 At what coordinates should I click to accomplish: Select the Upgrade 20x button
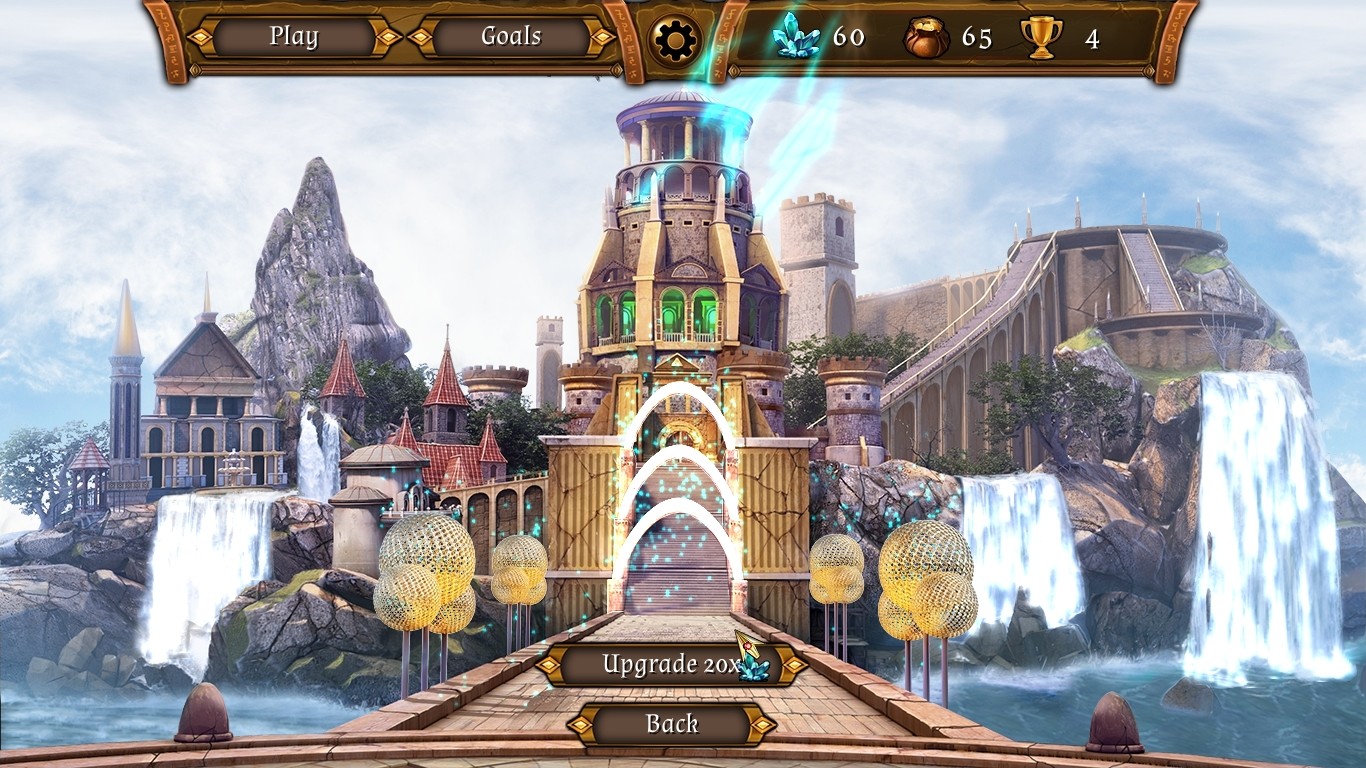coord(671,665)
